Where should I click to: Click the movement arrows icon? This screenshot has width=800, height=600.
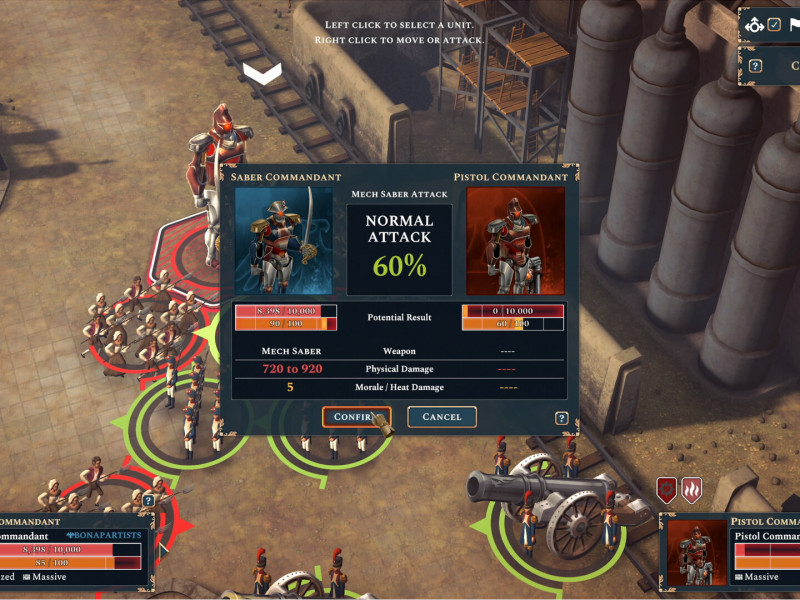click(x=754, y=24)
